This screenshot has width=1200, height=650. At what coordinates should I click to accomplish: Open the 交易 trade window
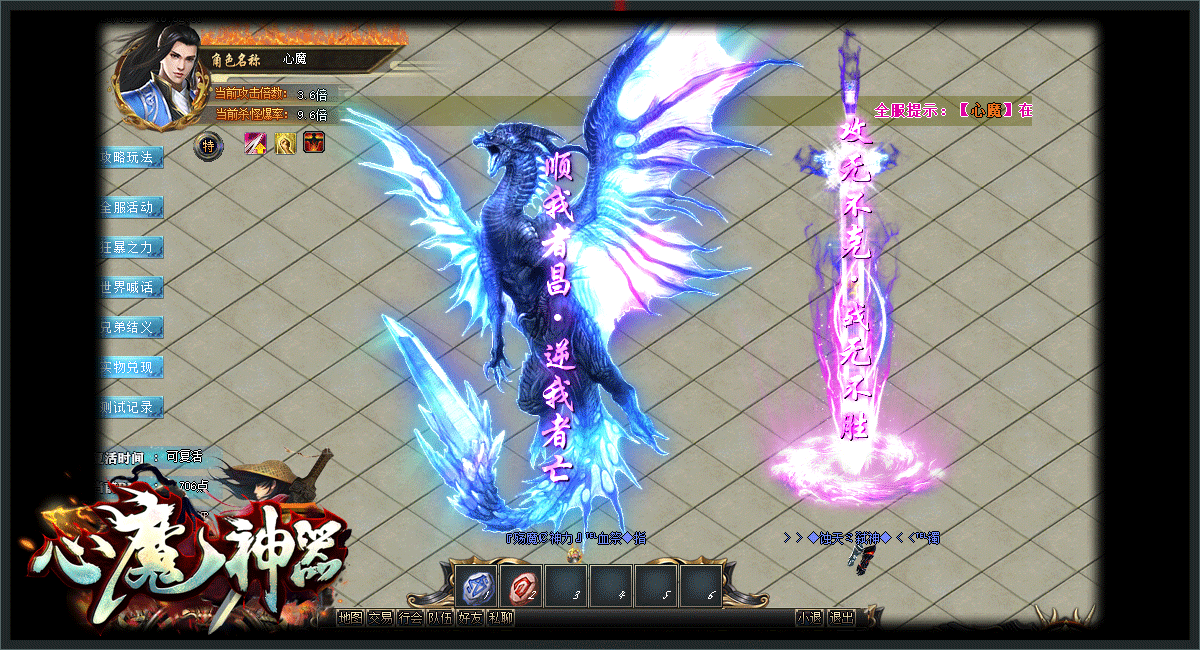[x=380, y=618]
